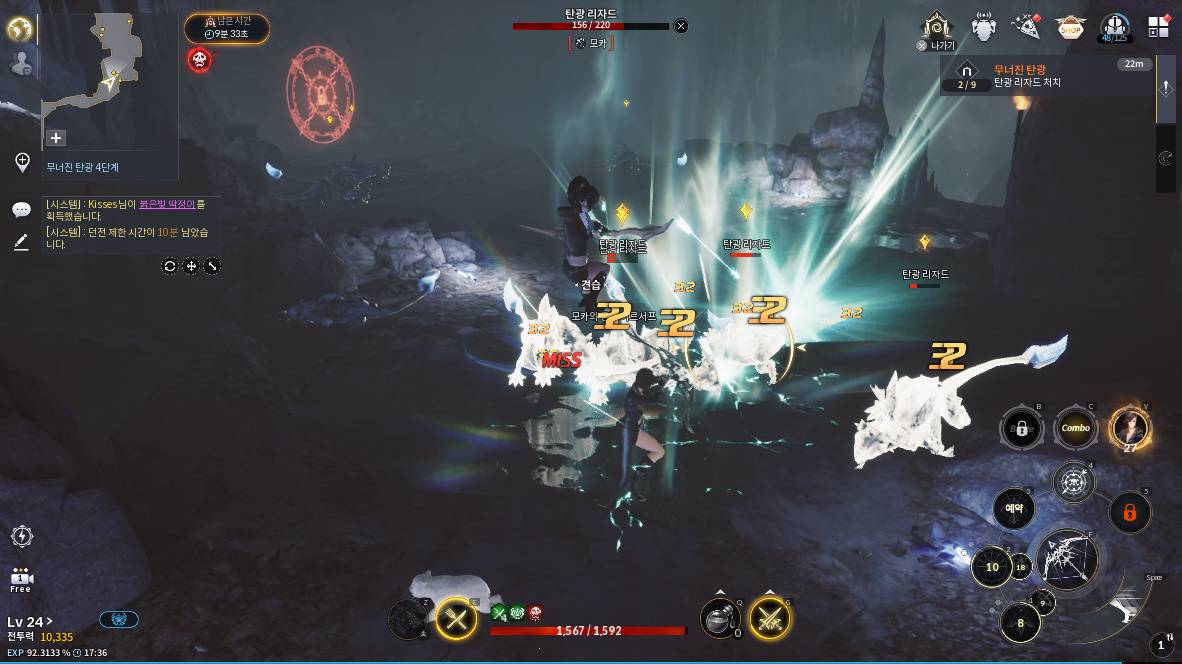Exit dungeon via 나가기 button
The image size is (1182, 664).
[937, 30]
